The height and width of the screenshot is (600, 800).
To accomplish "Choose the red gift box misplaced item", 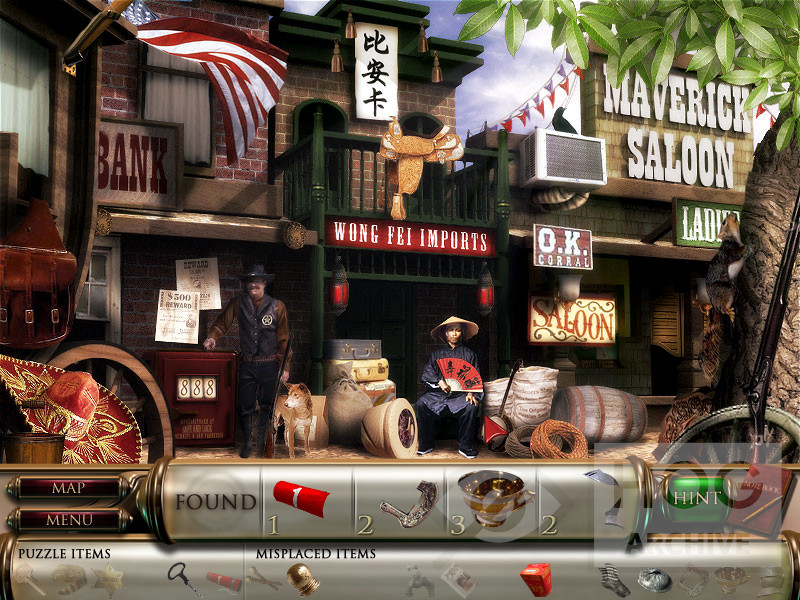I will coord(535,577).
